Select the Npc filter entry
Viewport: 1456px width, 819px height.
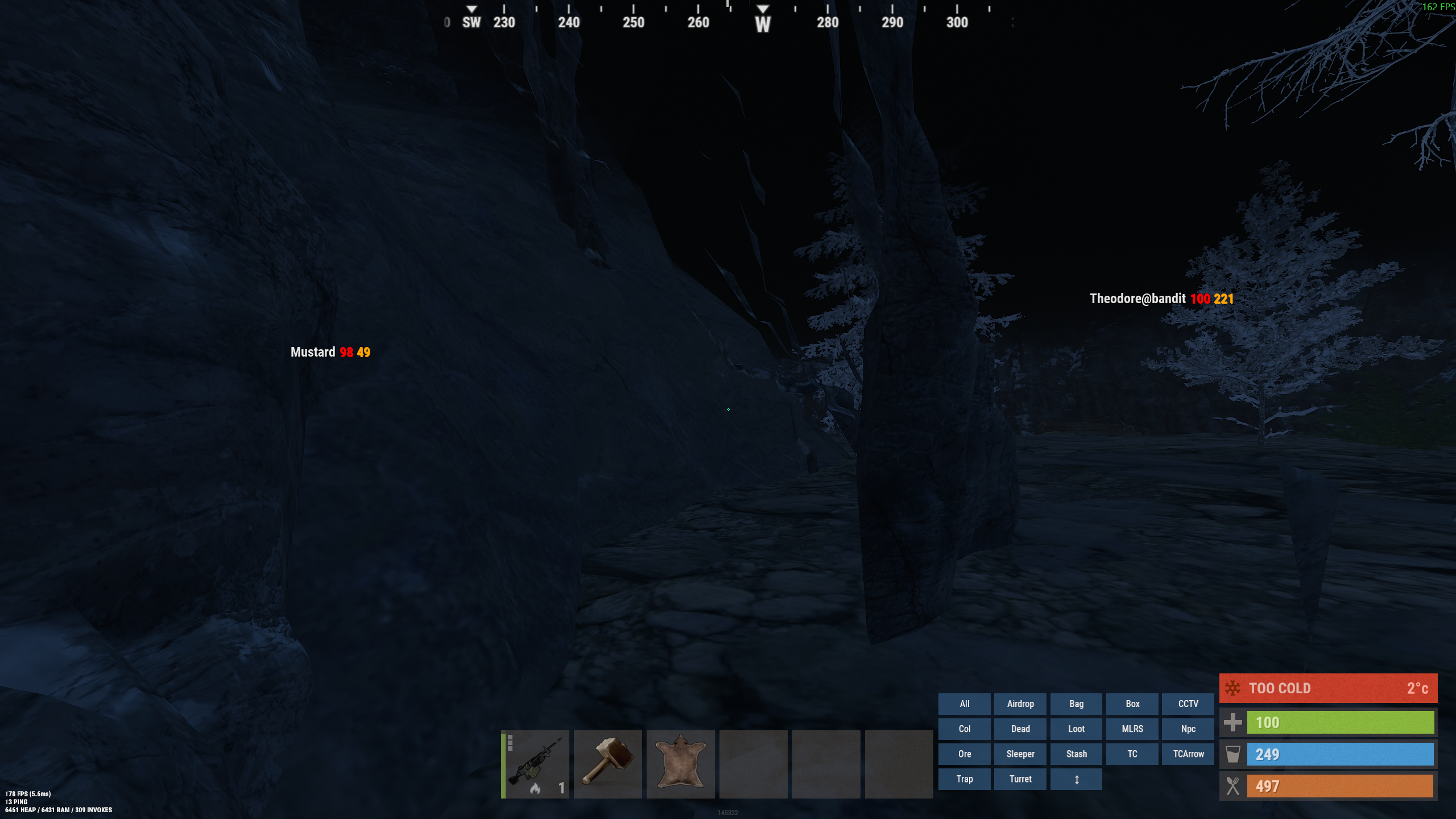[1188, 729]
